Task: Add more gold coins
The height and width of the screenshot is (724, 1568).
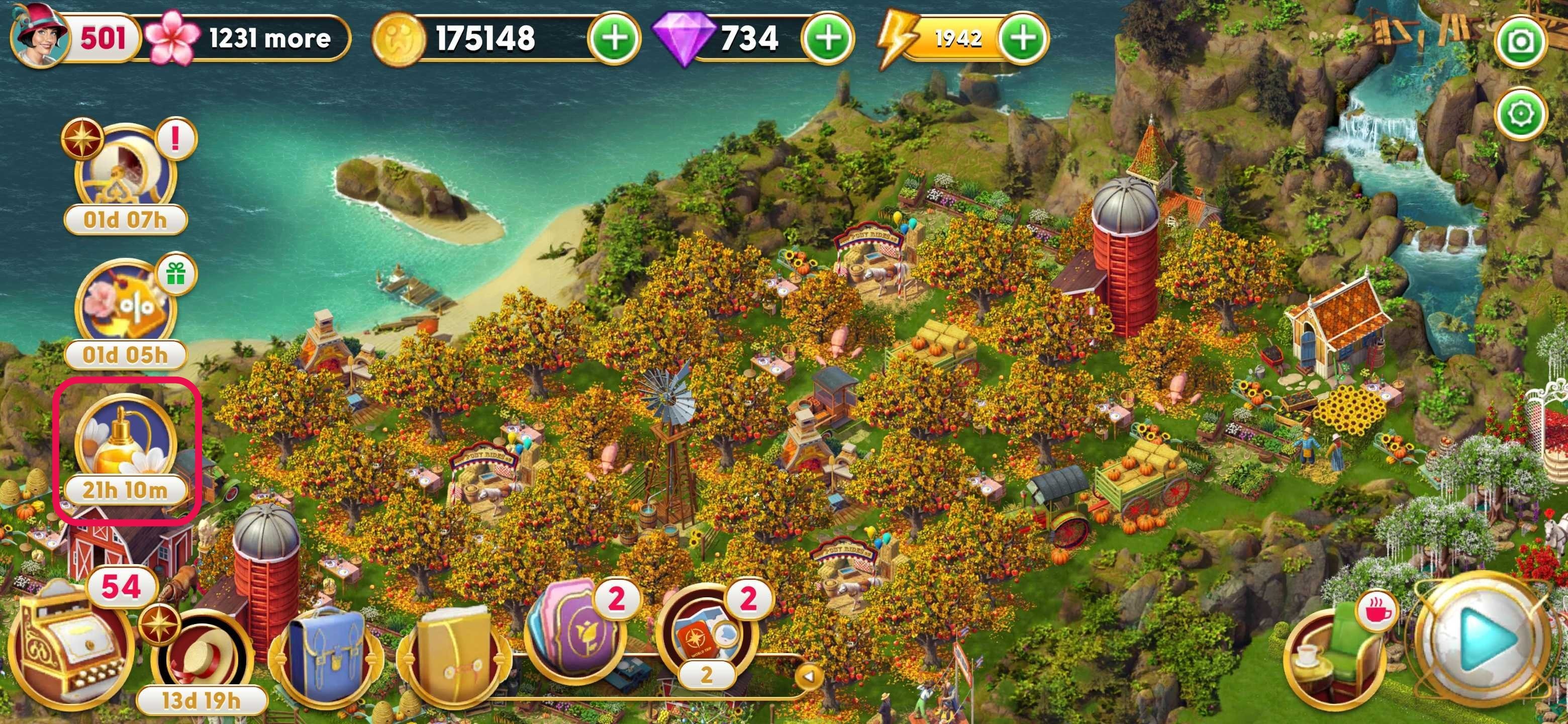Action: tap(614, 38)
